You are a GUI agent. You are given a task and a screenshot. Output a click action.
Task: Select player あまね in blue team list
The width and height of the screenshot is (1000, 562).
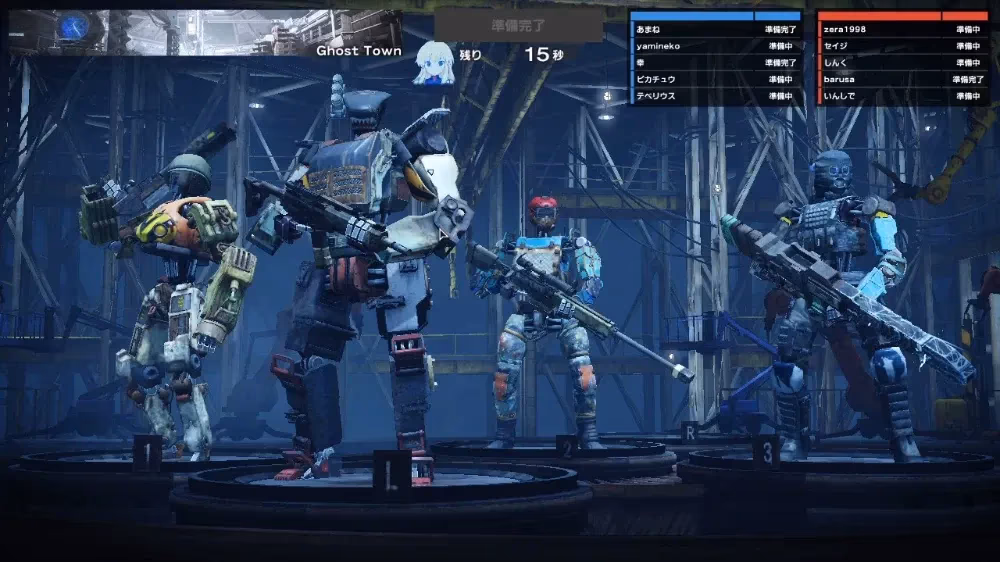[x=716, y=30]
